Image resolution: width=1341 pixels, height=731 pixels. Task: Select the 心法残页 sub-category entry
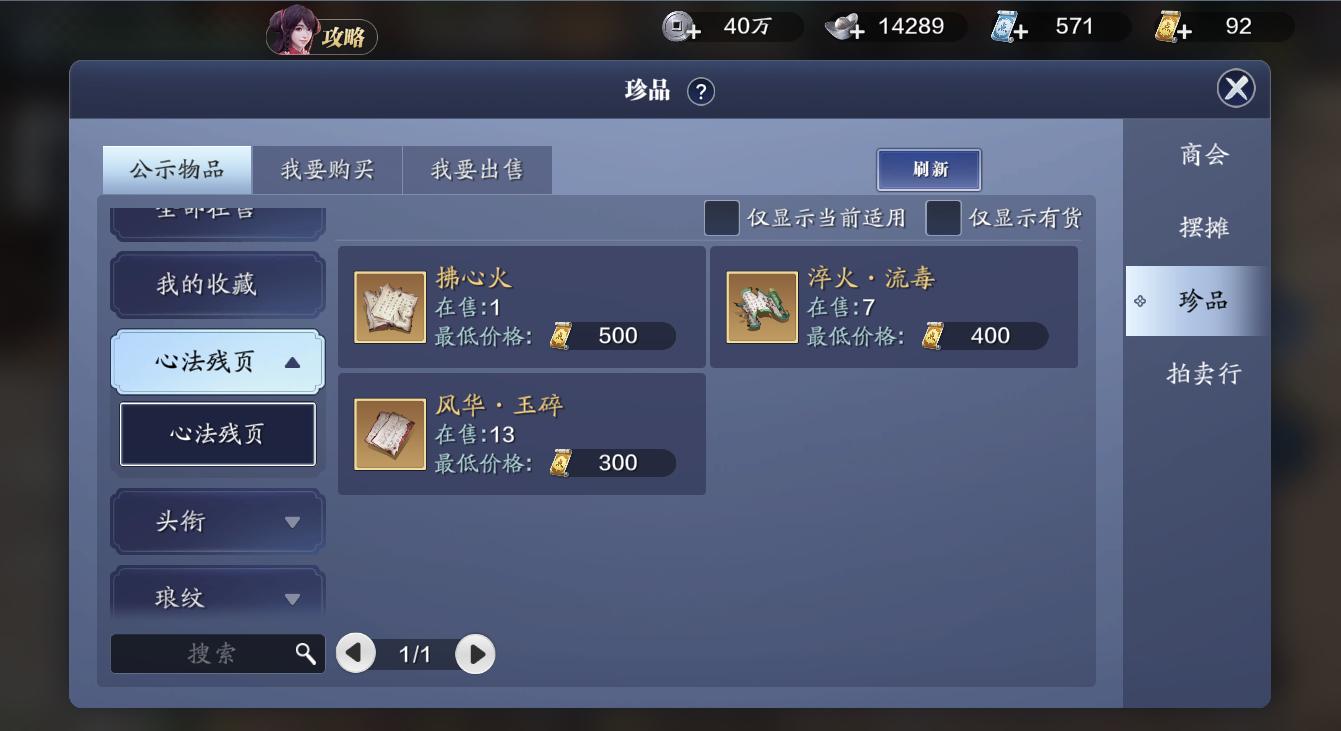(216, 434)
